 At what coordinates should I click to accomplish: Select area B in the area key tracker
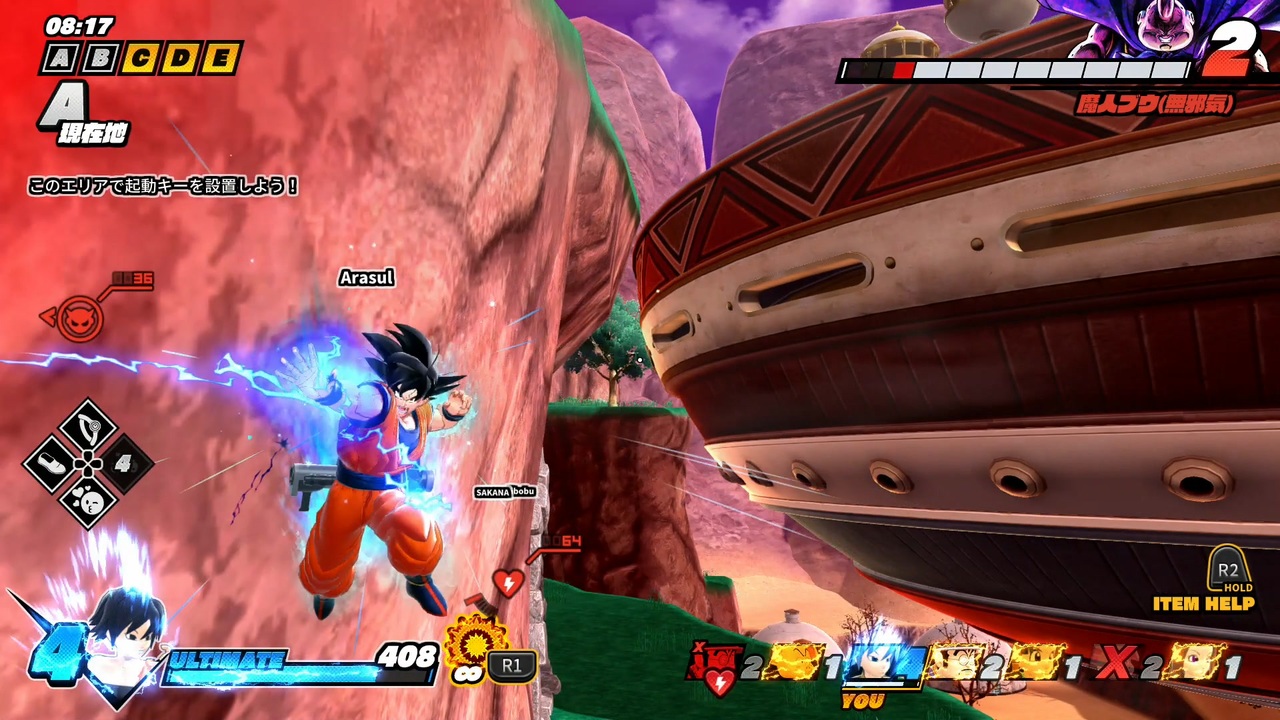(99, 59)
